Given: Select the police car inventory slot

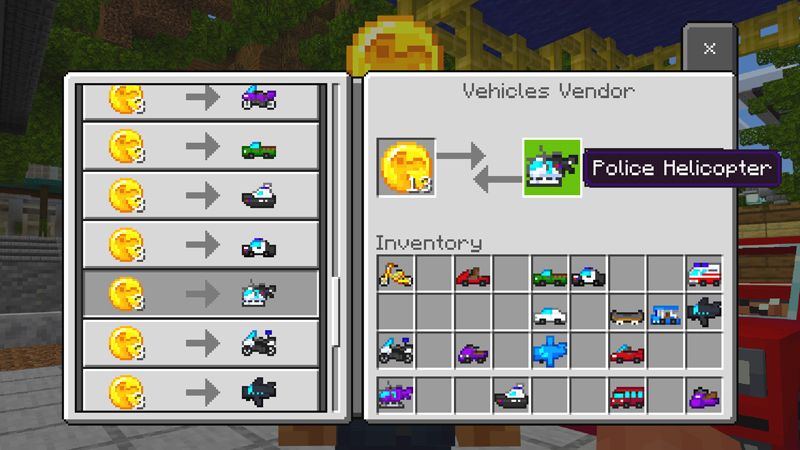Looking at the screenshot, I should pos(588,274).
